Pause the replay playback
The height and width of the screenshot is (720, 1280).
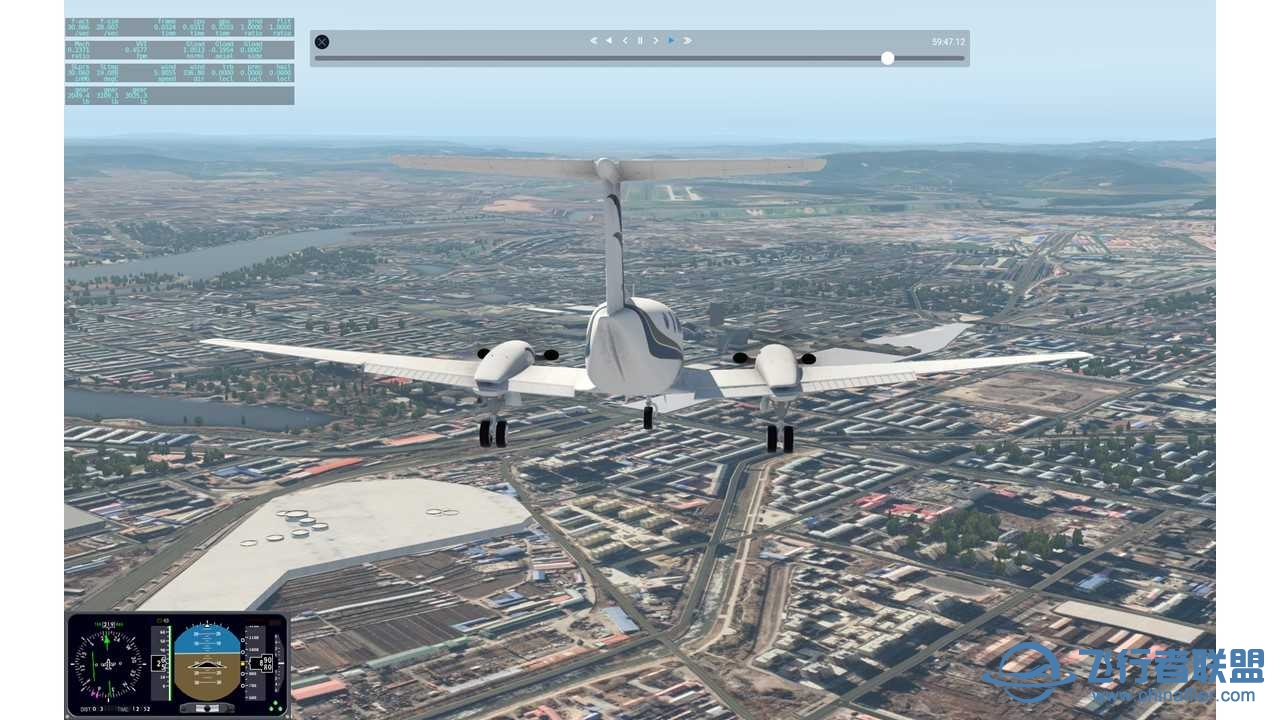(x=641, y=40)
